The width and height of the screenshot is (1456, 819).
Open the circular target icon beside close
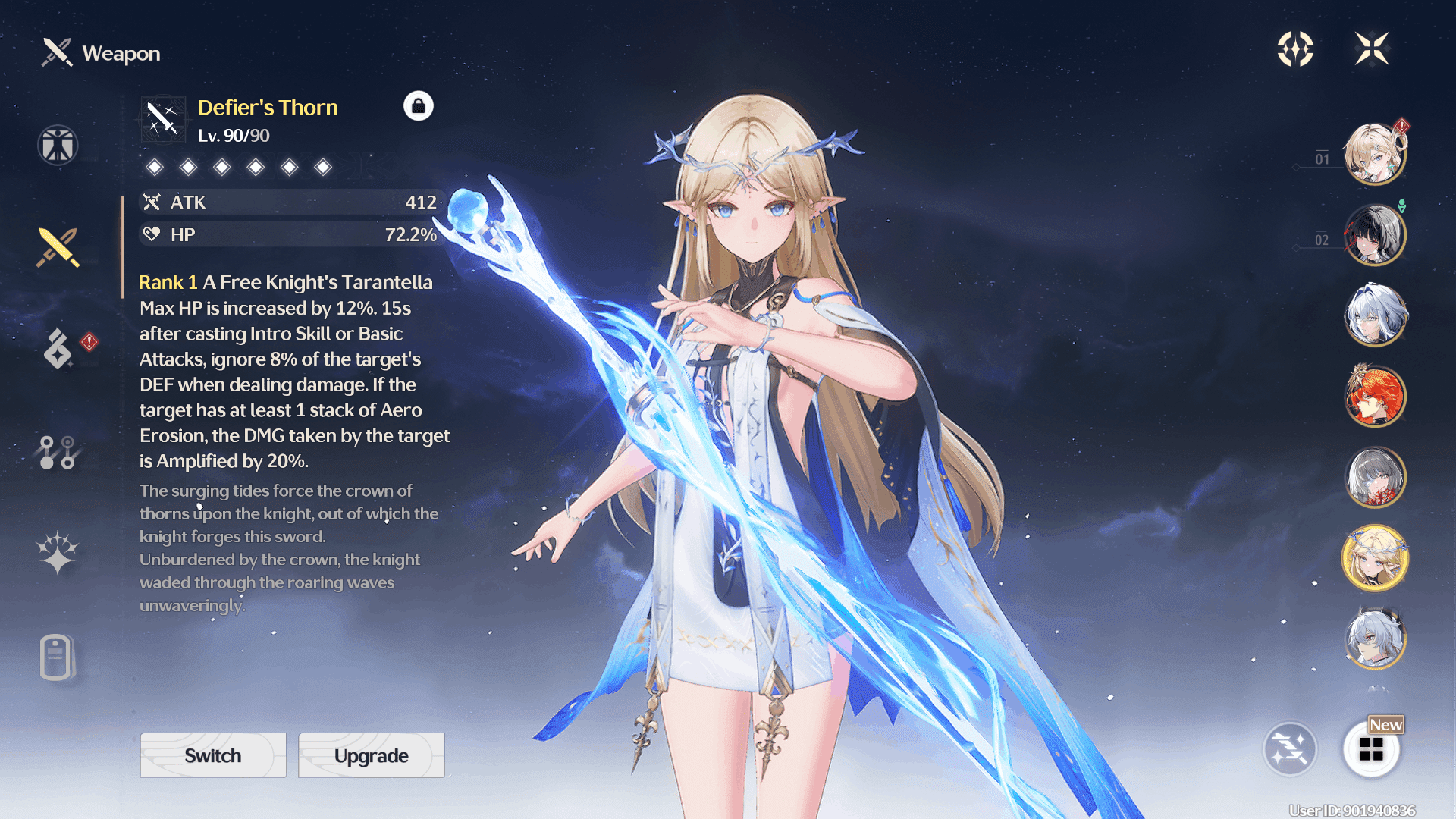[x=1295, y=49]
